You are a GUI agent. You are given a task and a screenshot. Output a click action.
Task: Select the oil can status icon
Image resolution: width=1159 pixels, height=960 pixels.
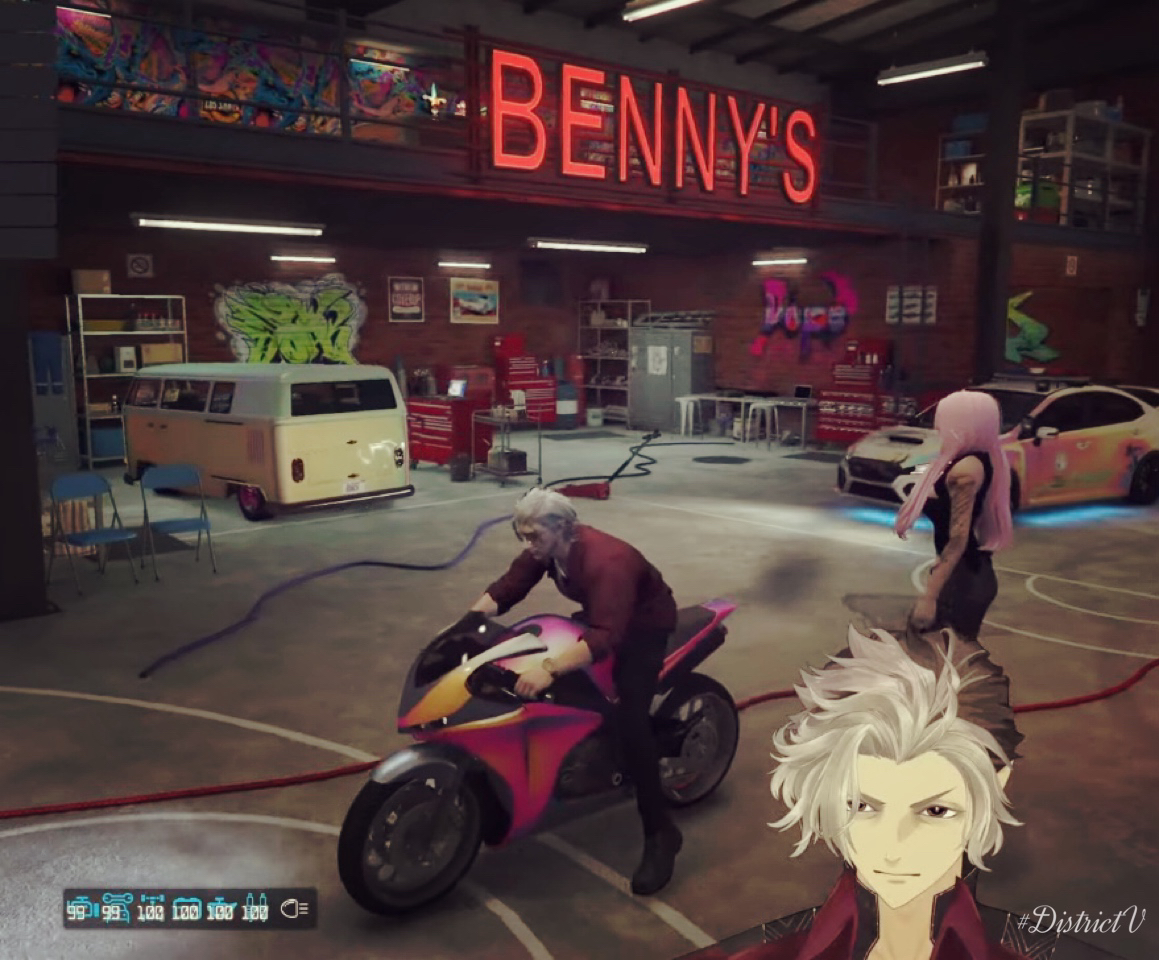pyautogui.click(x=220, y=908)
